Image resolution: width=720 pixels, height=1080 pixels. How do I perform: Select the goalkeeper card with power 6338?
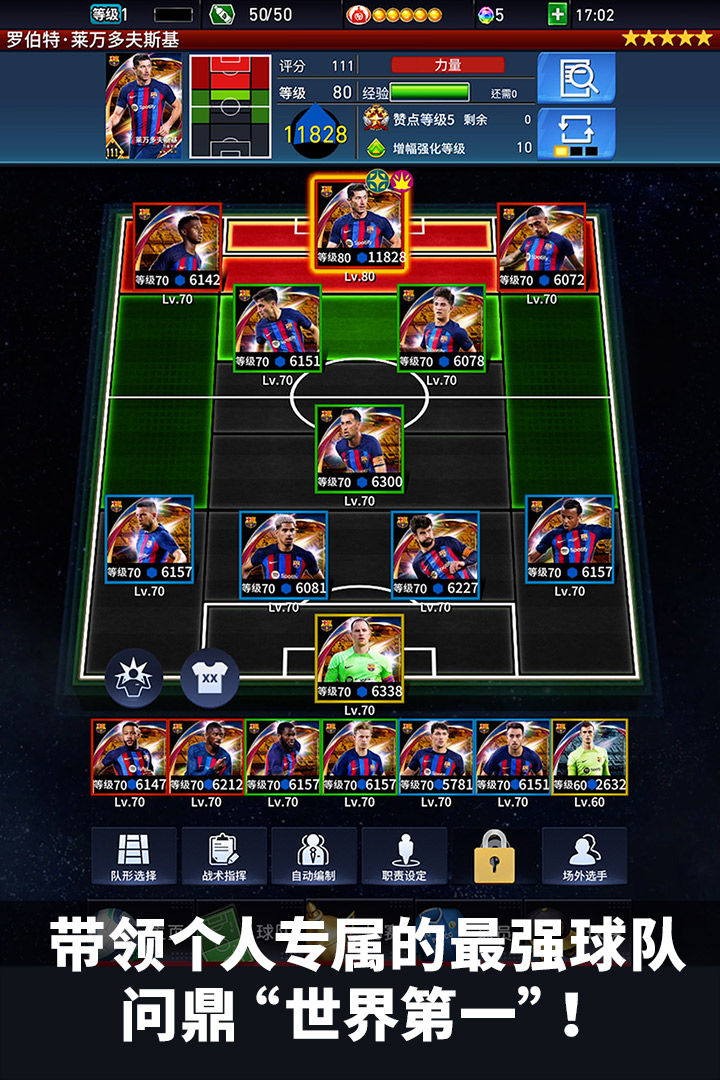click(x=359, y=658)
